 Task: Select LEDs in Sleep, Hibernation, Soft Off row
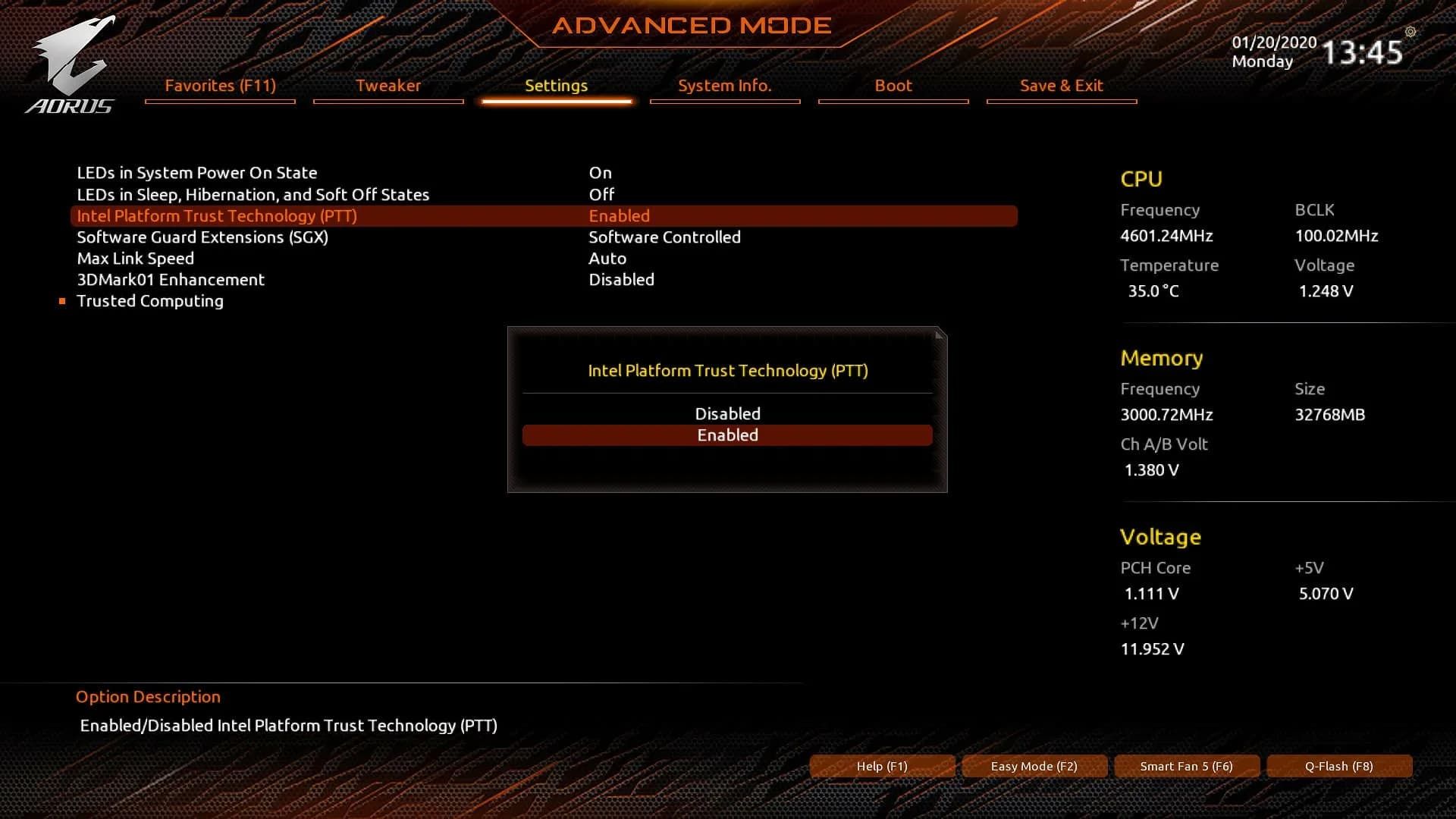pos(253,195)
